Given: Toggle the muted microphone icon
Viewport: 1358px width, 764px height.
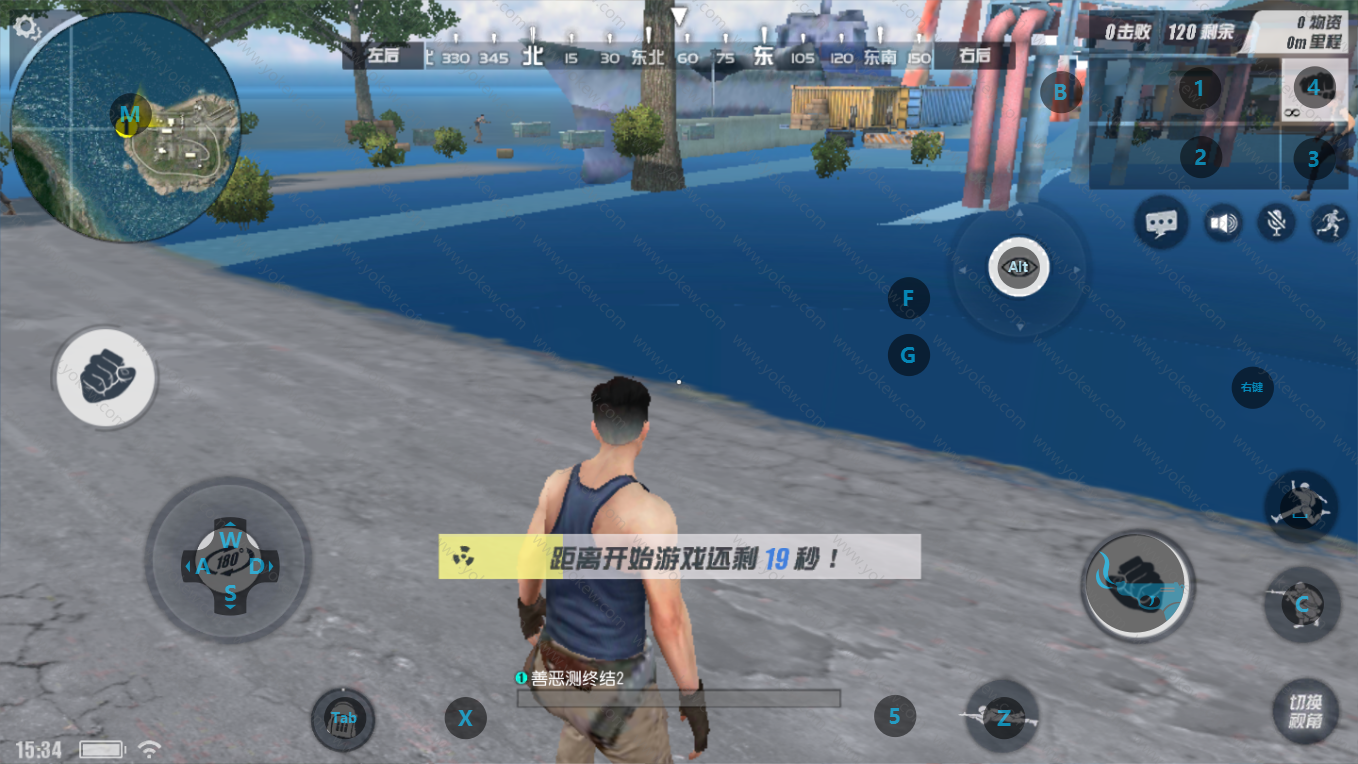Looking at the screenshot, I should coord(1276,222).
